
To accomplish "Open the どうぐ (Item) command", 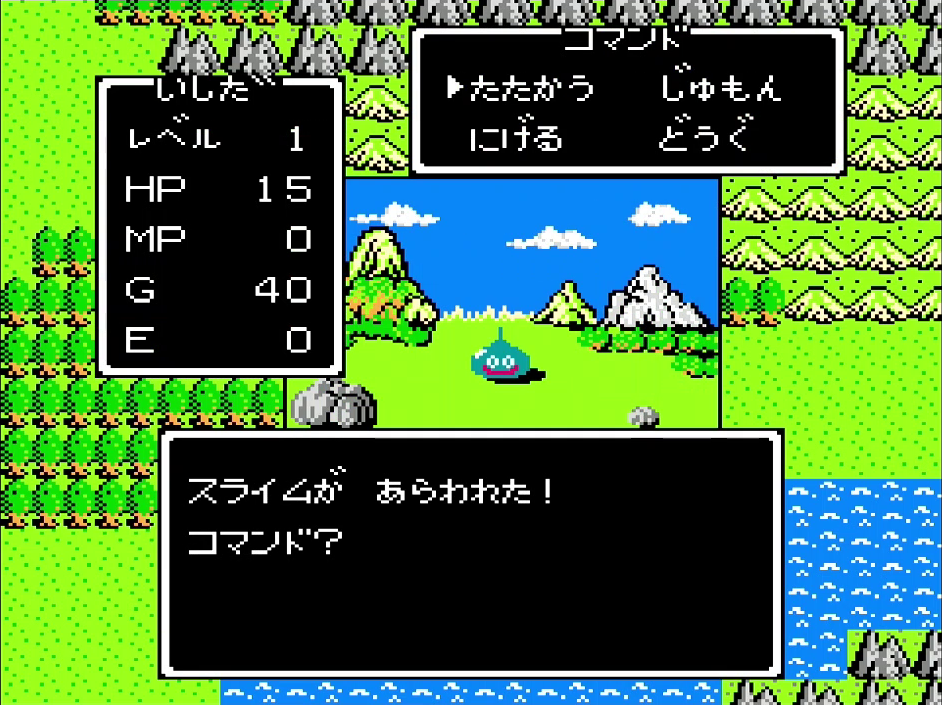I will click(x=704, y=138).
